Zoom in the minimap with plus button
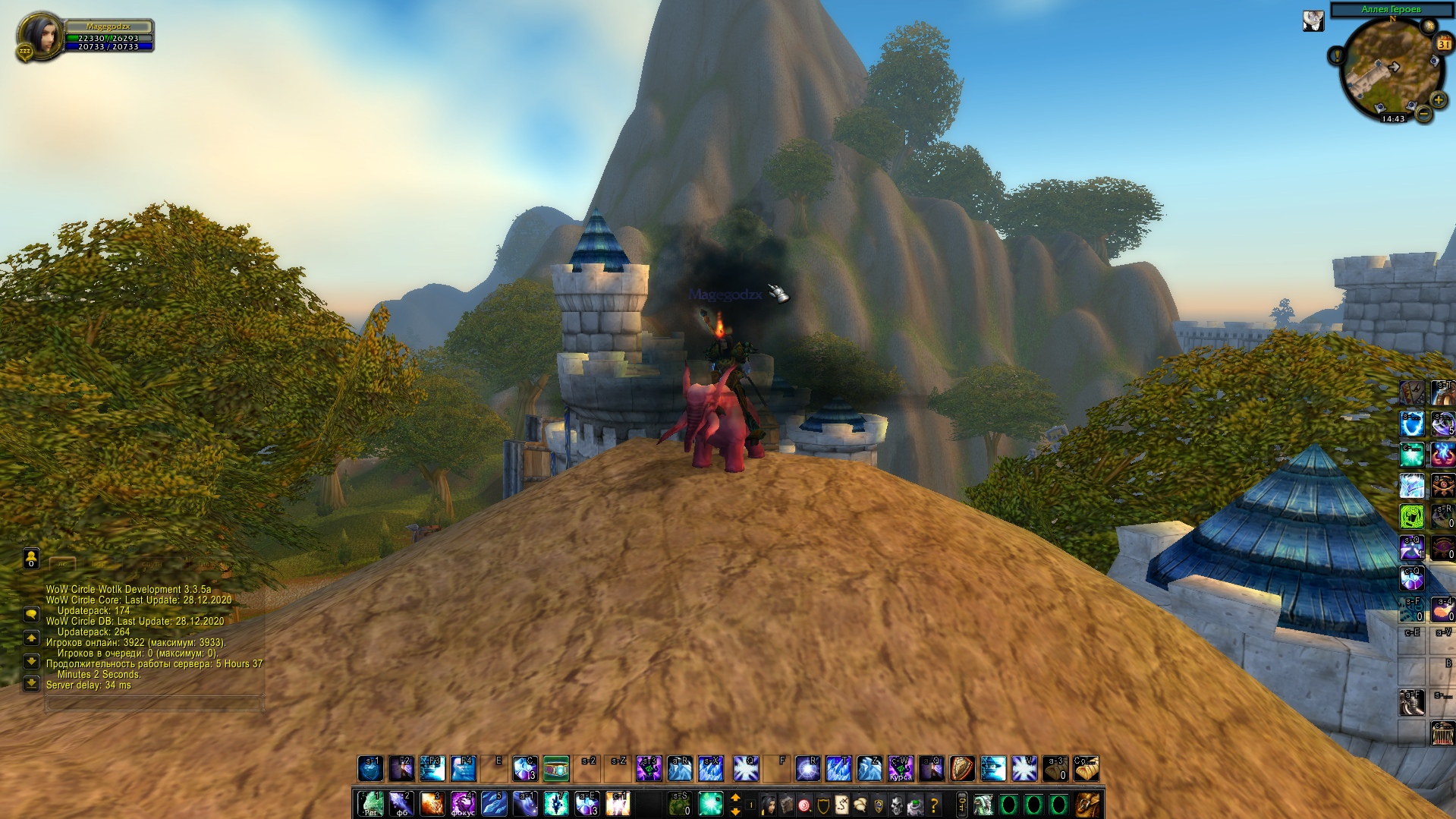The height and width of the screenshot is (819, 1456). 1438,100
